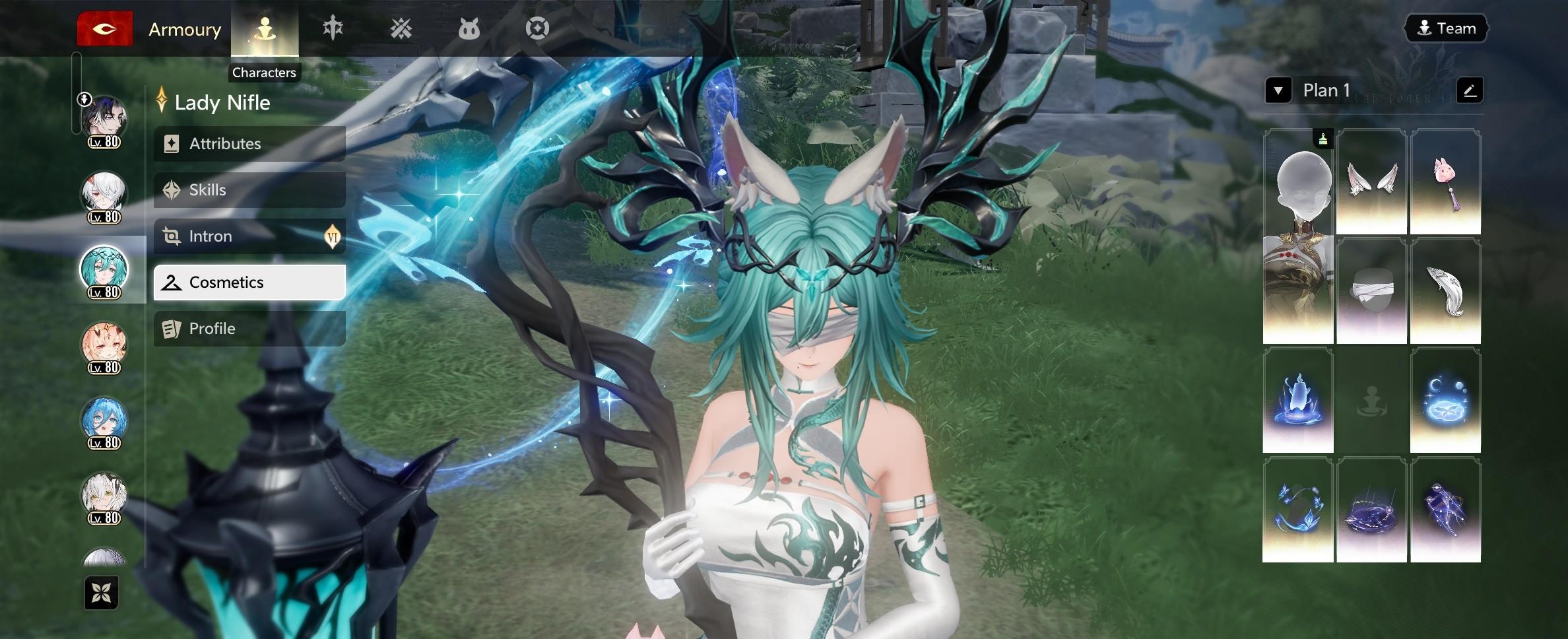This screenshot has width=1568, height=639.
Task: Select the Intron menu entry
Action: [249, 236]
